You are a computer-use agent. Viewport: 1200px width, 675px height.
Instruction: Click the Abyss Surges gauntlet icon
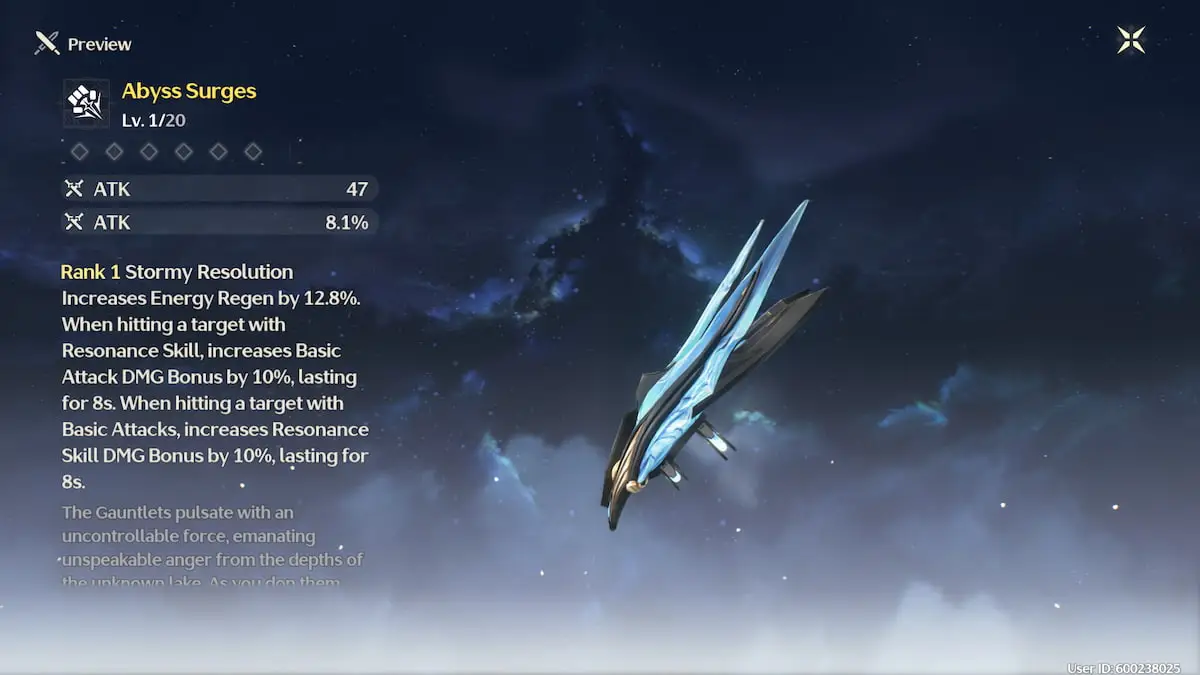click(87, 103)
